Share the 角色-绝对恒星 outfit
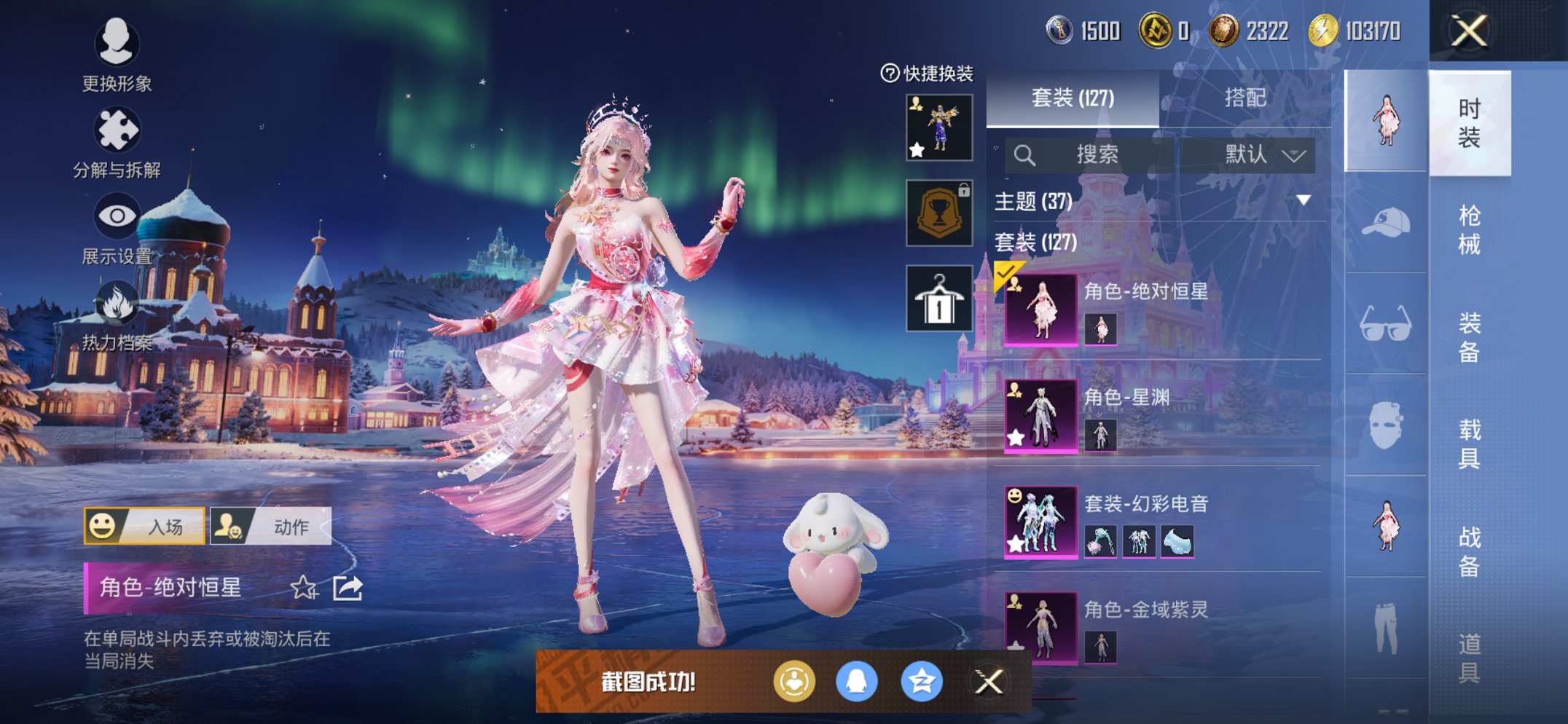The image size is (1568, 724). (348, 588)
